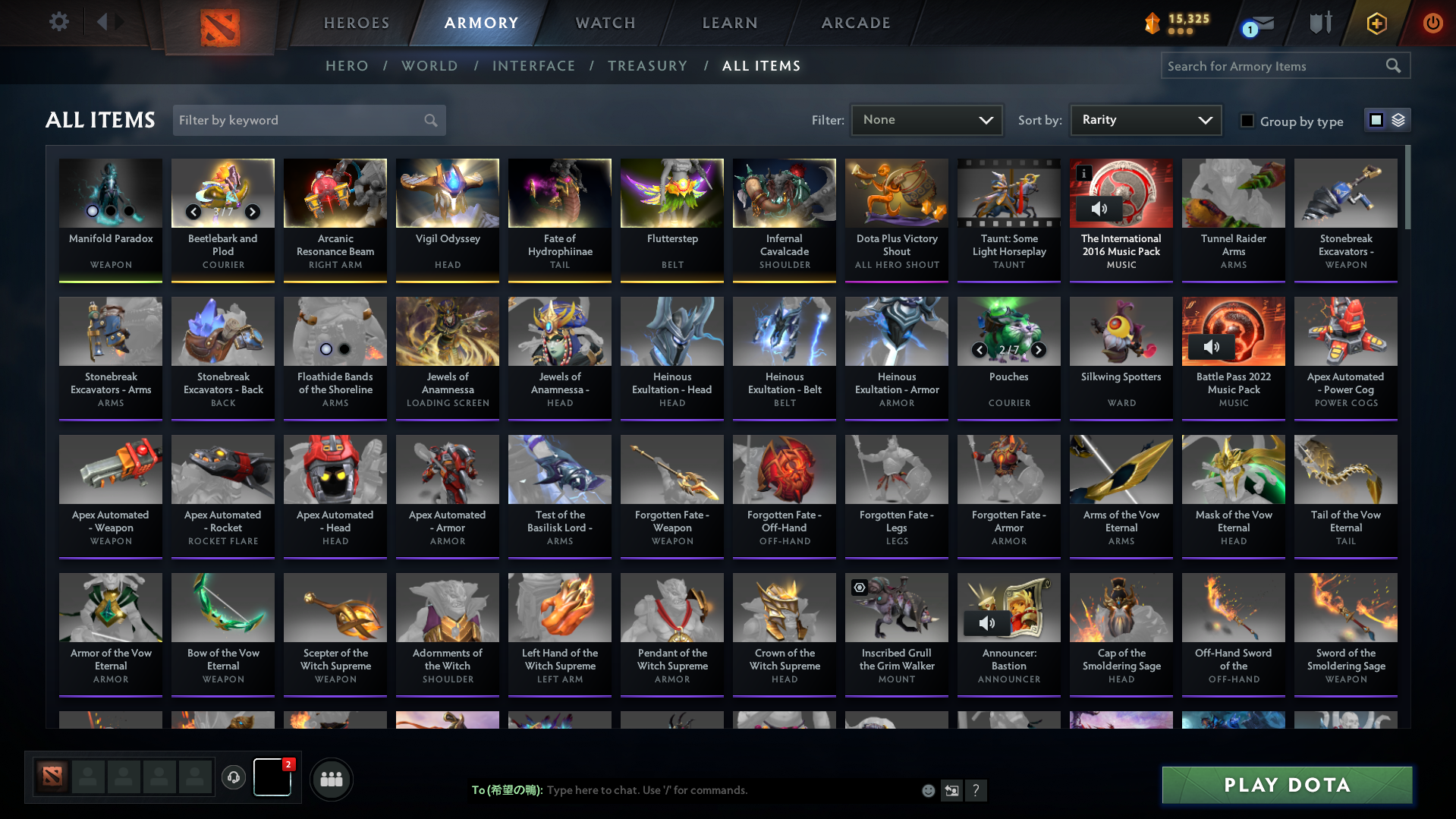Open the Dota Plus hexagon icon
The image size is (1456, 819).
click(x=1376, y=23)
